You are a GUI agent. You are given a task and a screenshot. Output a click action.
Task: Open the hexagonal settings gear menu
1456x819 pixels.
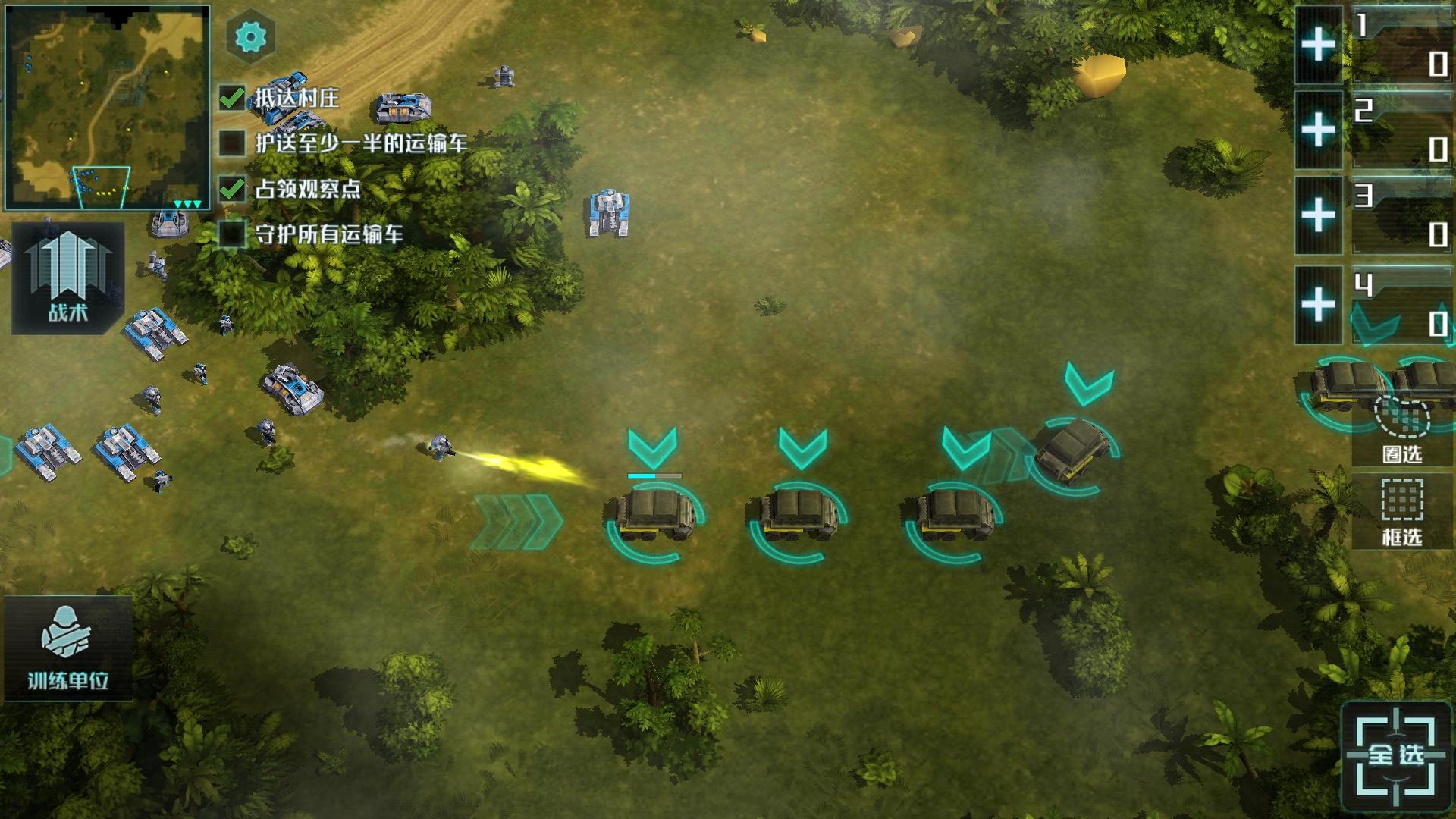[x=250, y=35]
